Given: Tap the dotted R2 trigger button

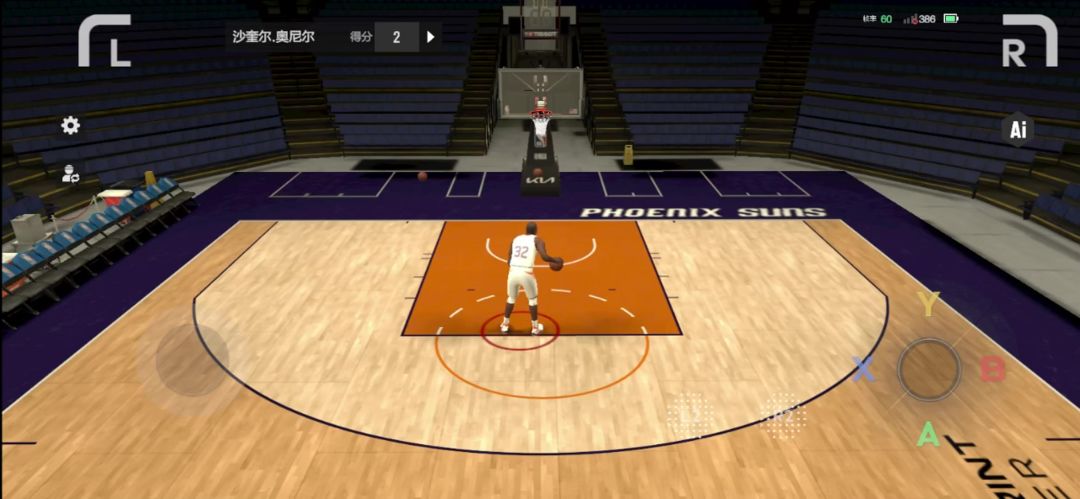Looking at the screenshot, I should click(x=783, y=413).
